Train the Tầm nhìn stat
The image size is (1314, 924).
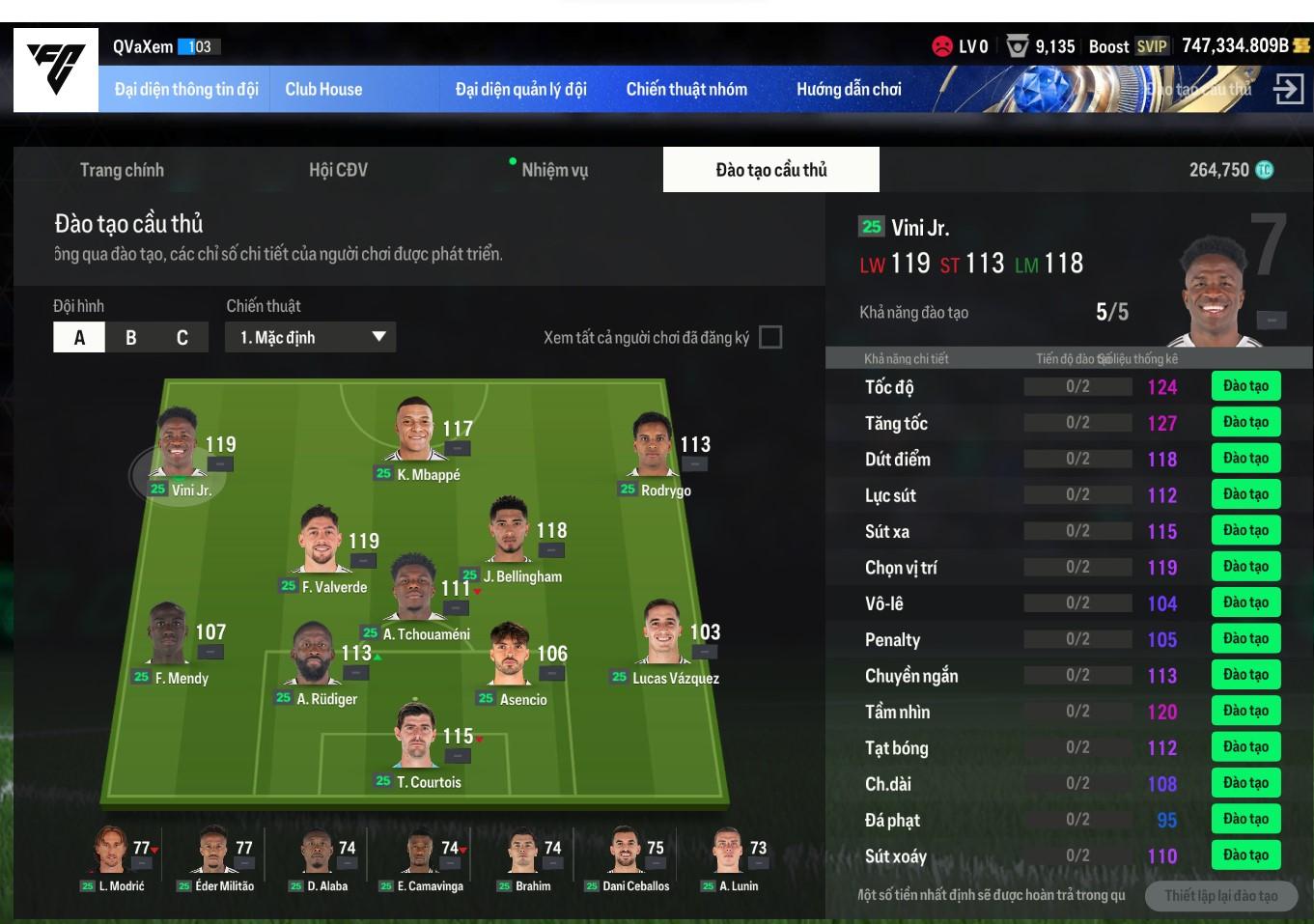pyautogui.click(x=1245, y=712)
